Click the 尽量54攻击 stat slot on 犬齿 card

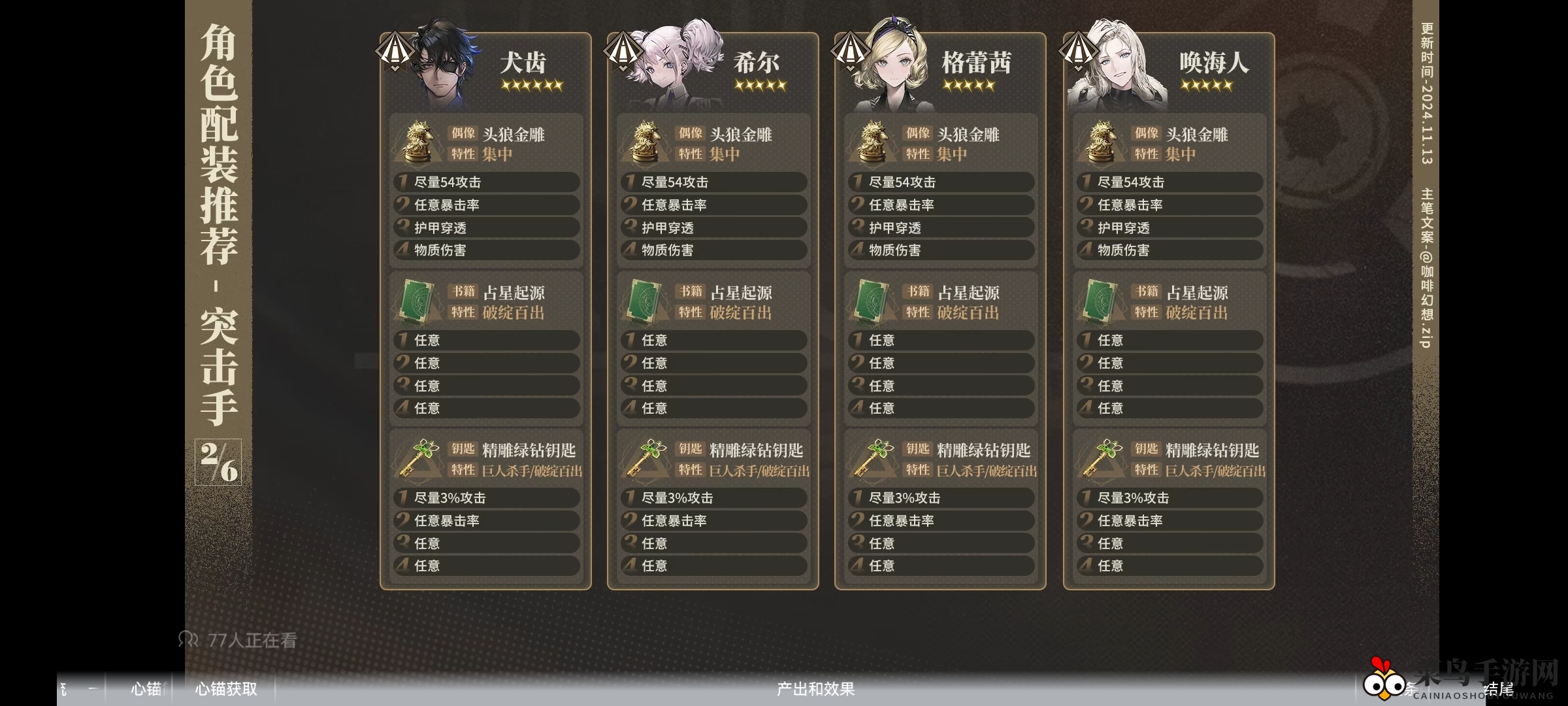[486, 182]
